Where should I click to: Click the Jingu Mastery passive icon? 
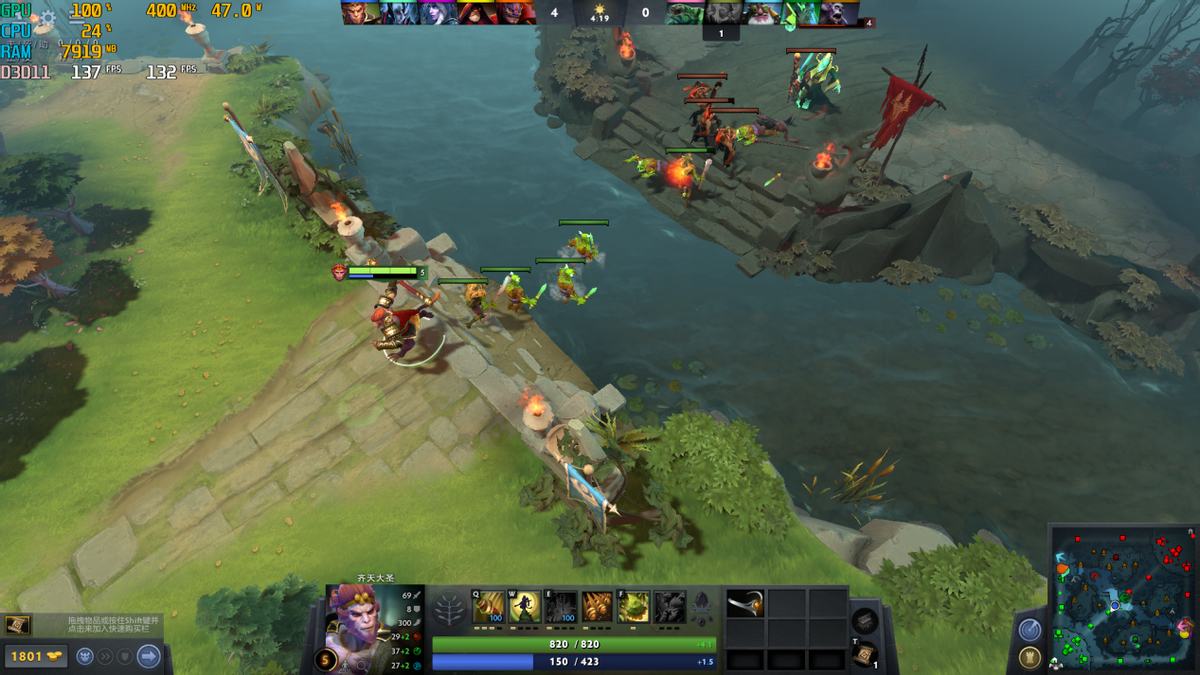pos(597,607)
